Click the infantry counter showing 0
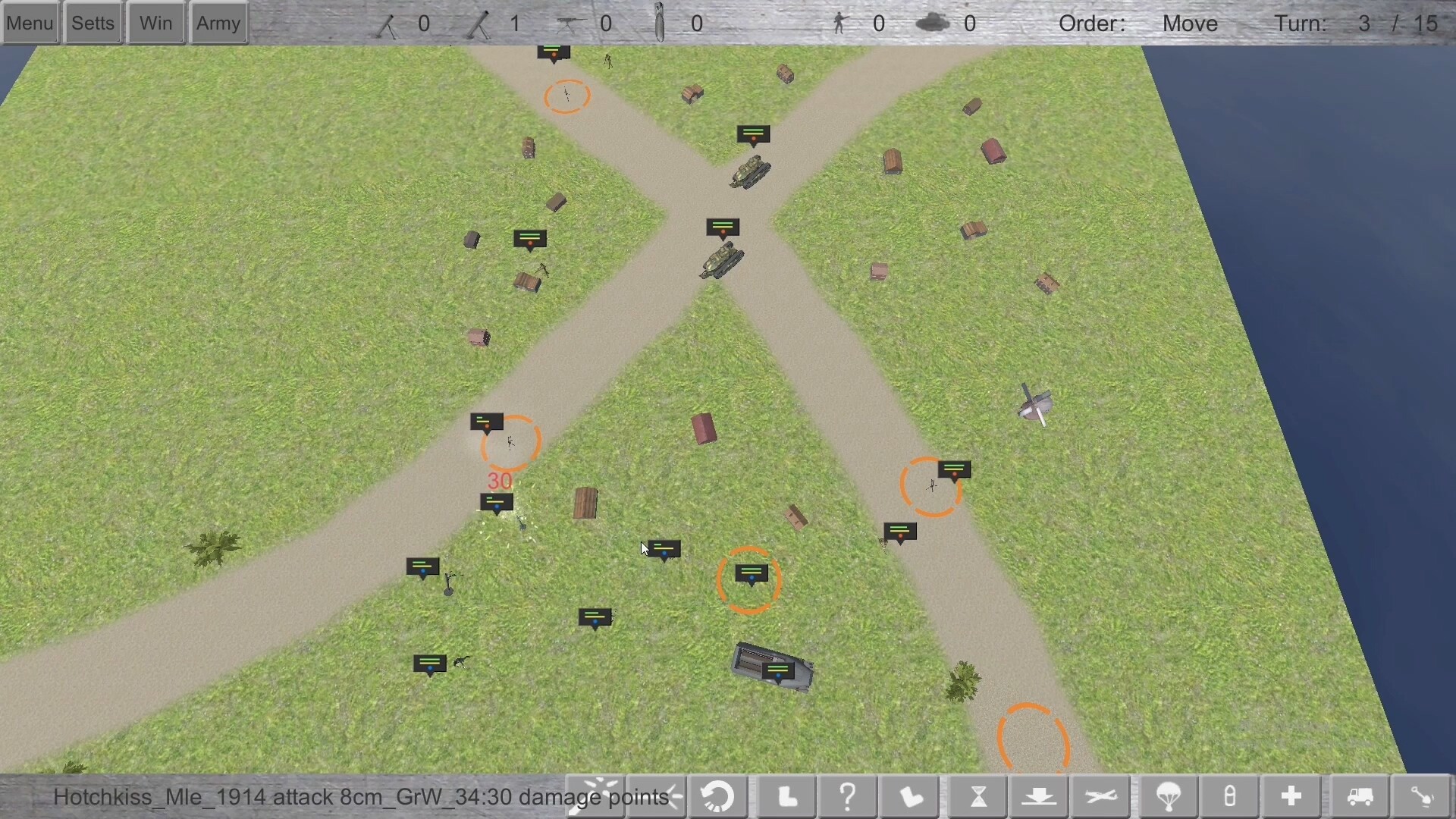The width and height of the screenshot is (1456, 819). (879, 23)
